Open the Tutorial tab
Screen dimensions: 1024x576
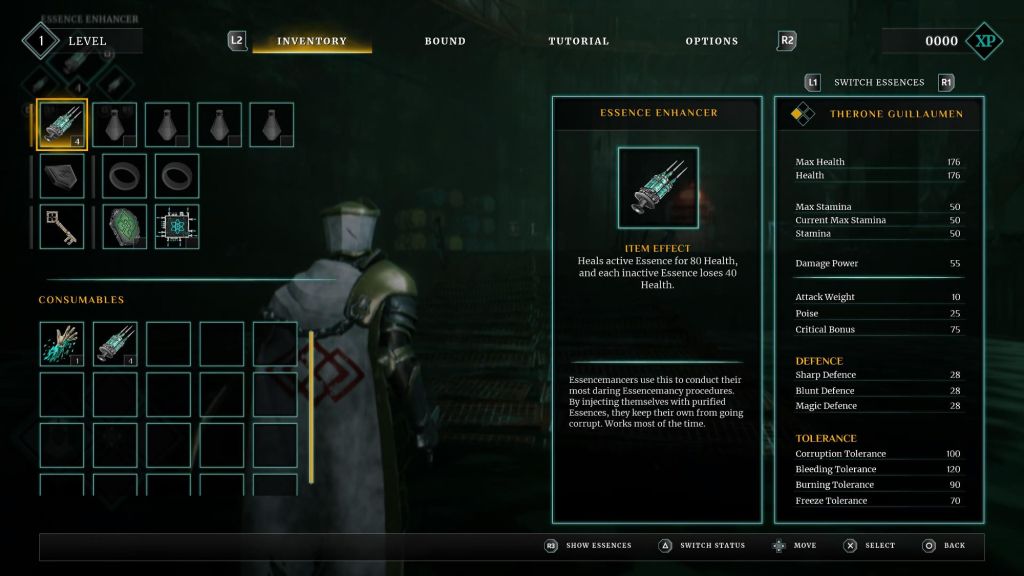[x=578, y=41]
